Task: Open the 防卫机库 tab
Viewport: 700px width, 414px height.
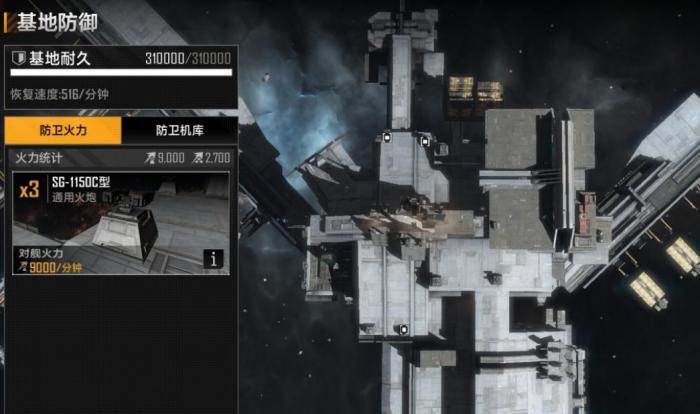Action: (x=180, y=130)
